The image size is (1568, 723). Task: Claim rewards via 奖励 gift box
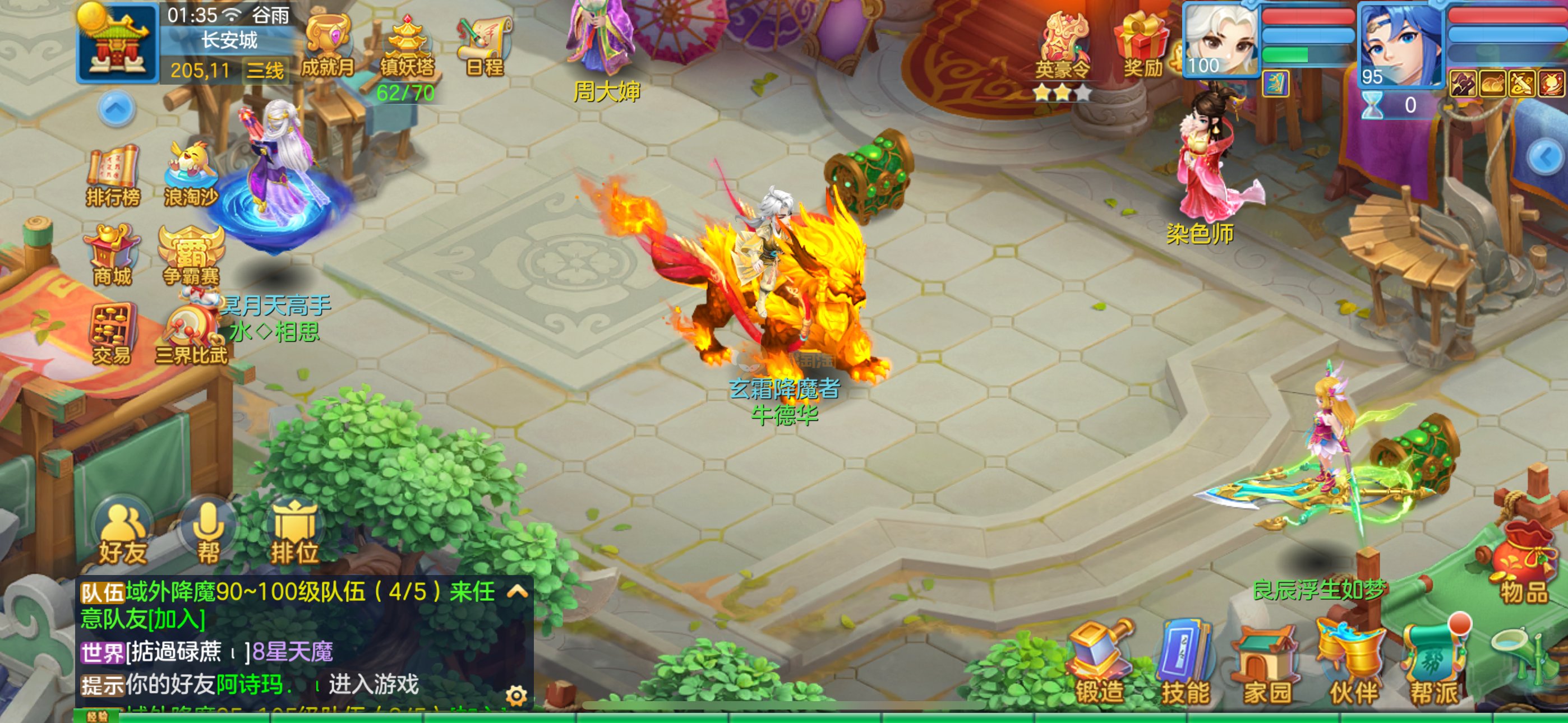1142,45
